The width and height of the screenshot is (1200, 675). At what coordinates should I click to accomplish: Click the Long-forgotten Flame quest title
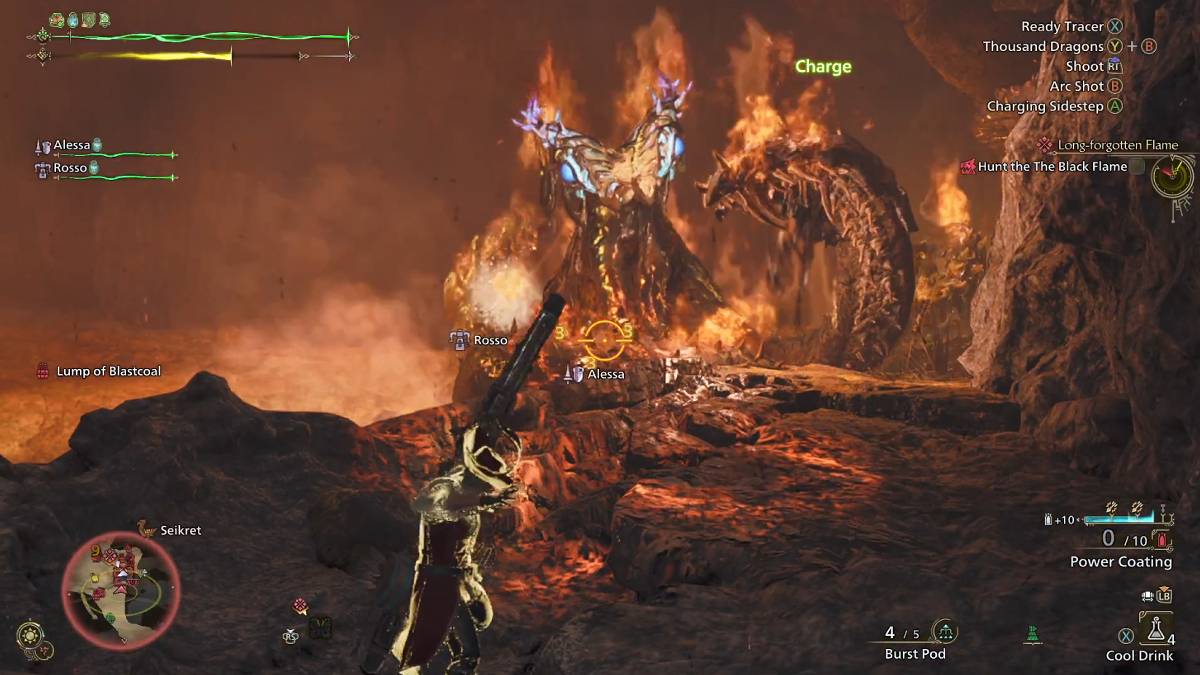point(1117,145)
